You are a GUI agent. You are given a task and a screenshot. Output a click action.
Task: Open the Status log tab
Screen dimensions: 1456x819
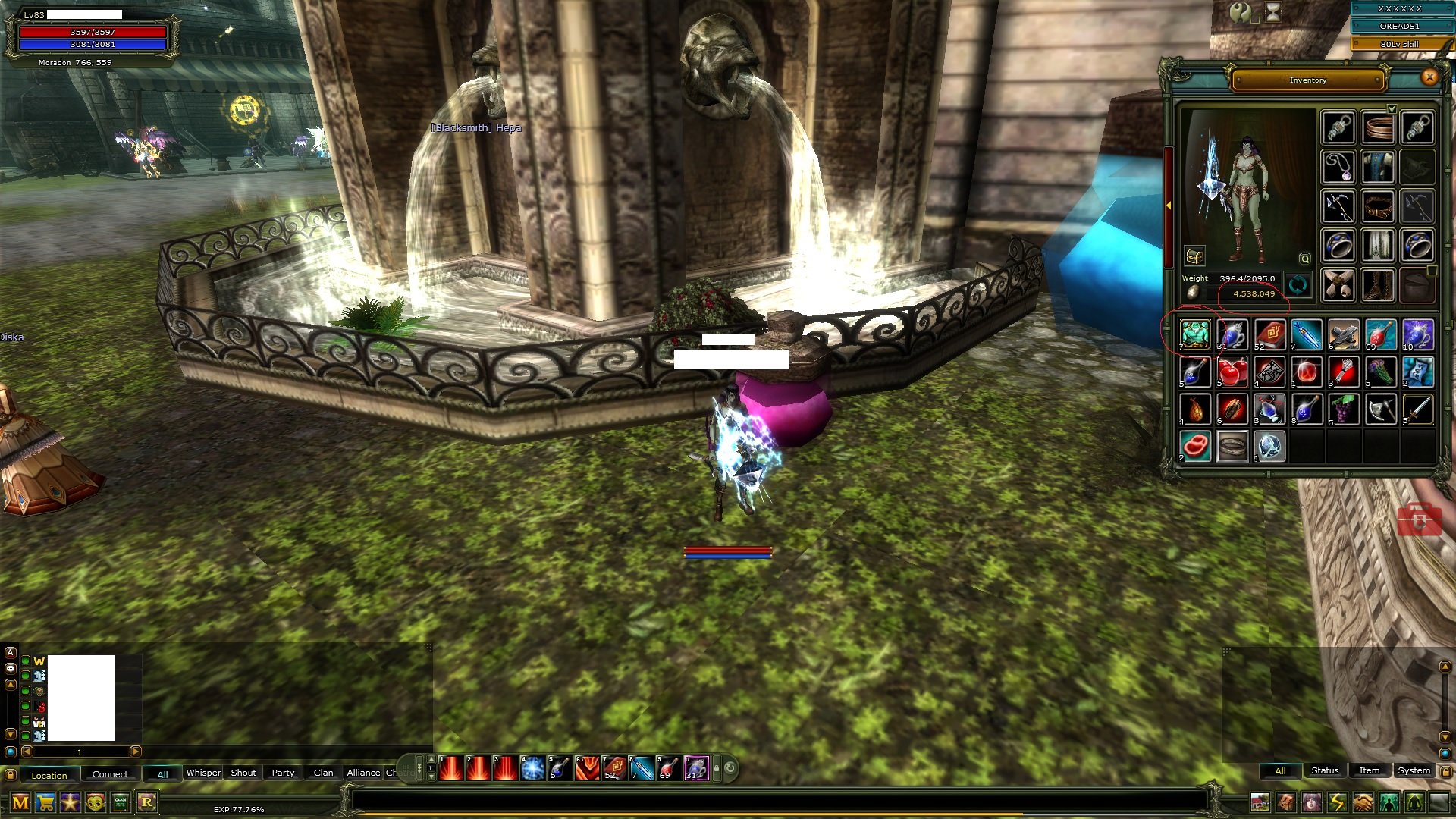click(x=1325, y=770)
